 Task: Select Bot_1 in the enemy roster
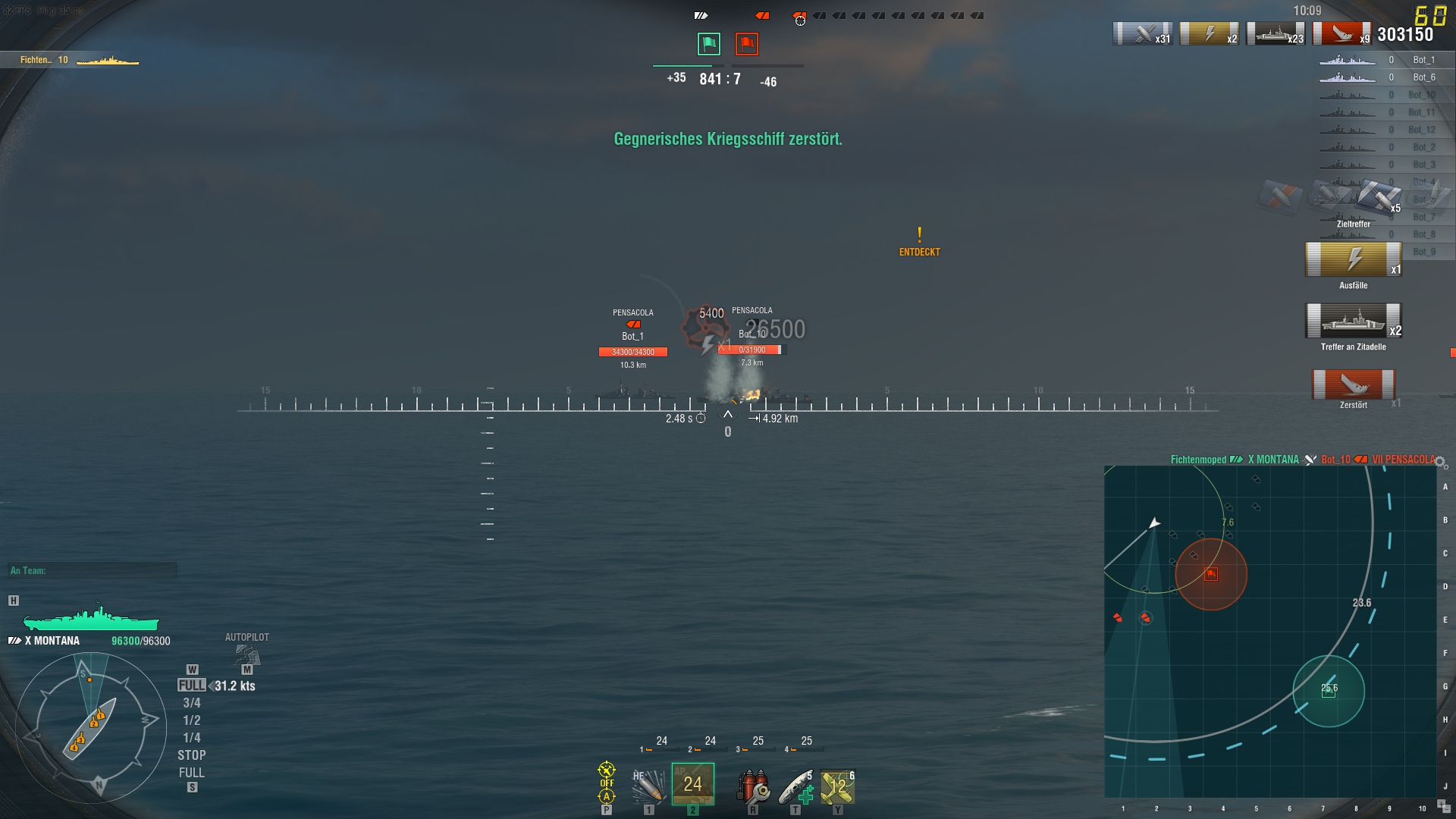pos(1424,59)
